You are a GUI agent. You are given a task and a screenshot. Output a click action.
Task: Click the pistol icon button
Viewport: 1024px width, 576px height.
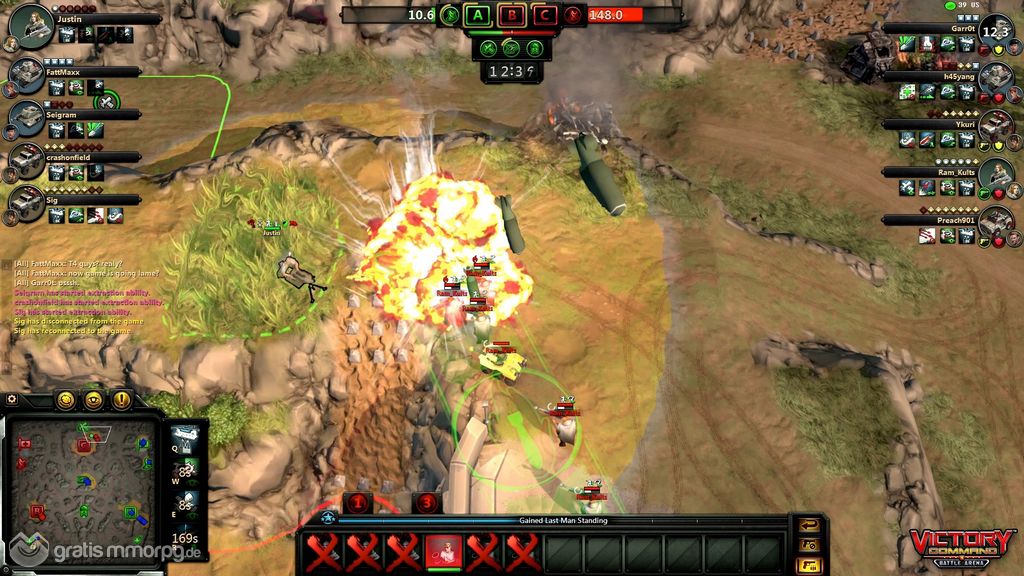click(806, 565)
